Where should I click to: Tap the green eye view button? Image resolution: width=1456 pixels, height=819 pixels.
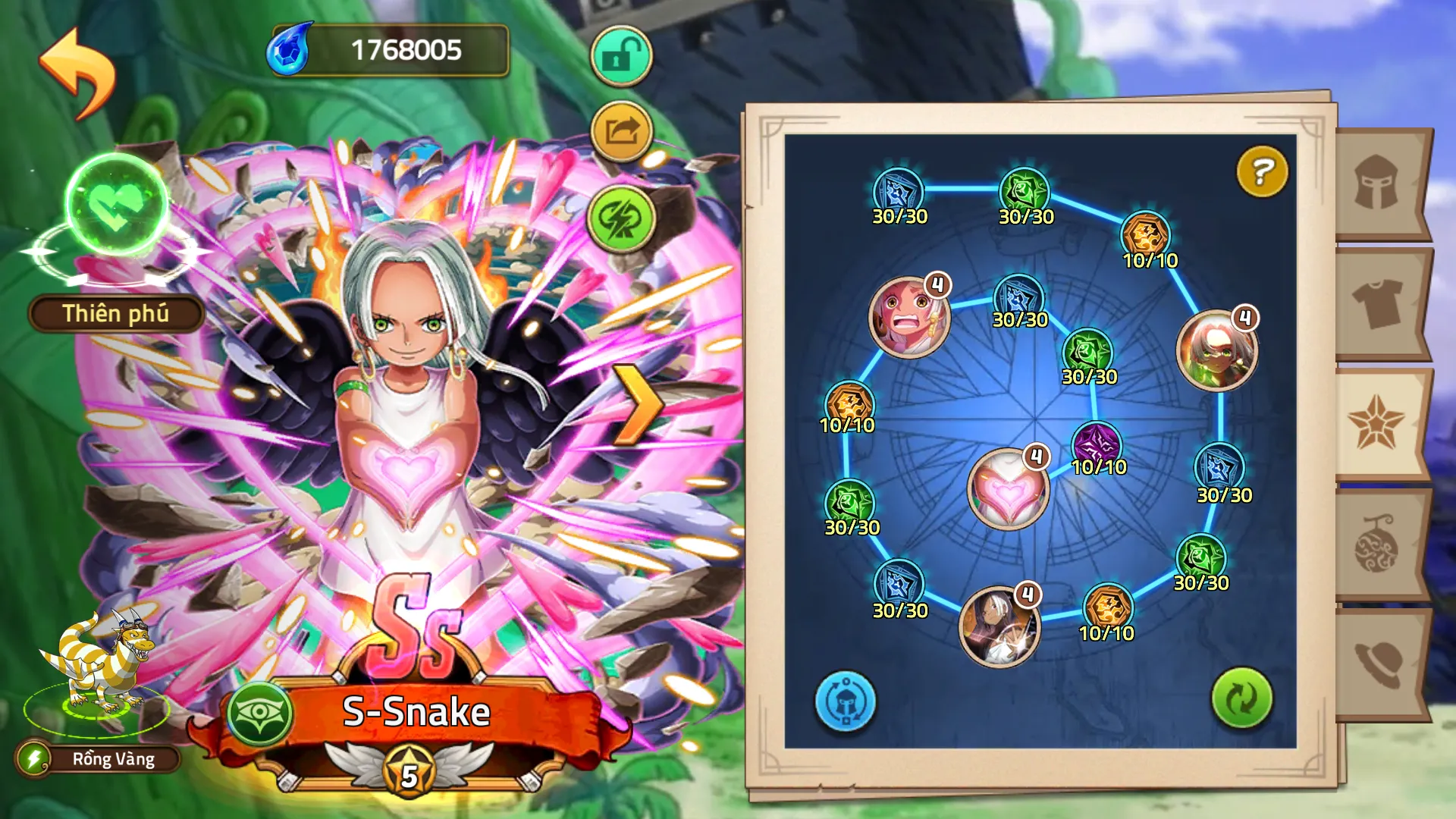[260, 713]
